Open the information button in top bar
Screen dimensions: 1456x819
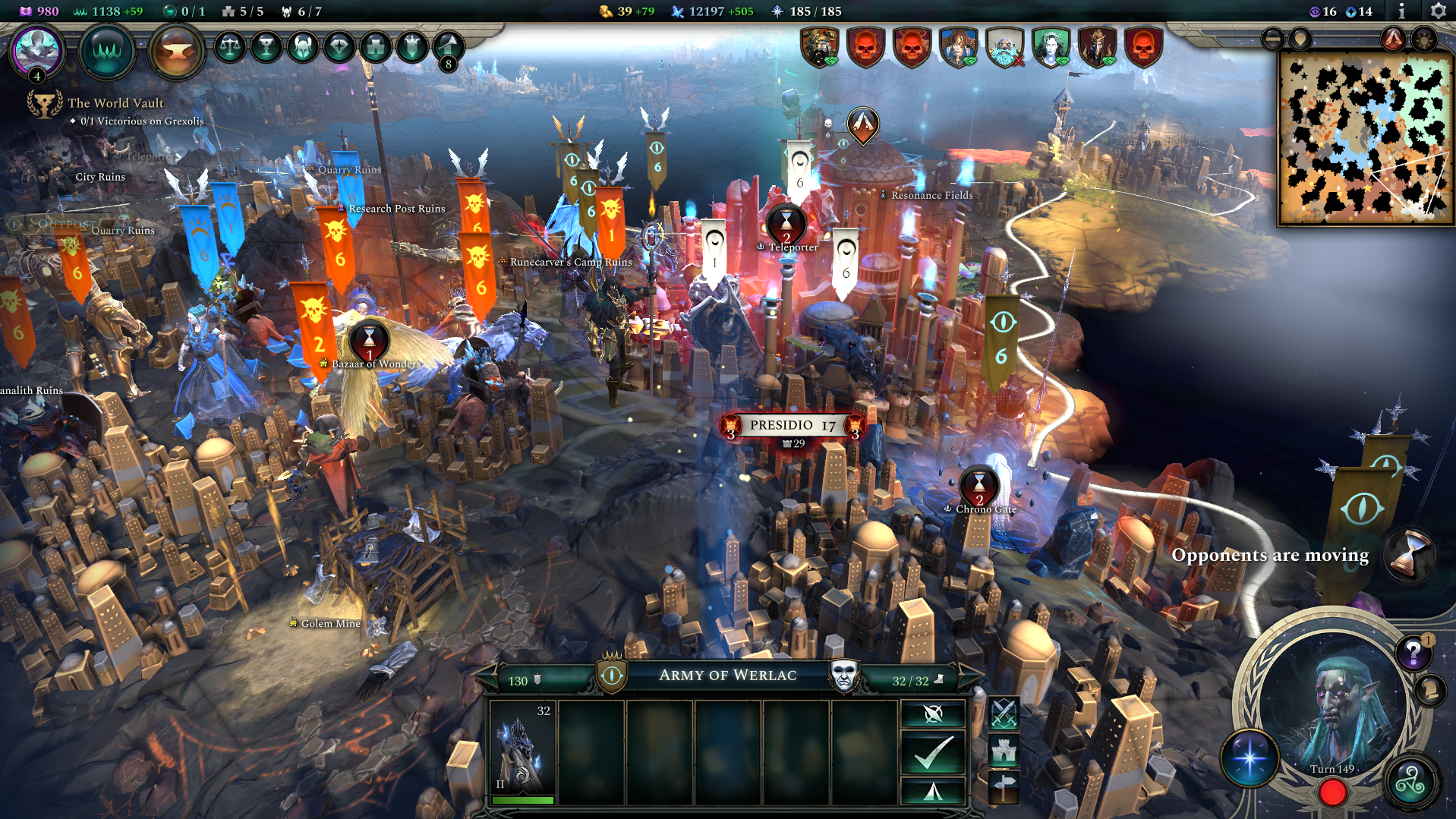click(1401, 11)
